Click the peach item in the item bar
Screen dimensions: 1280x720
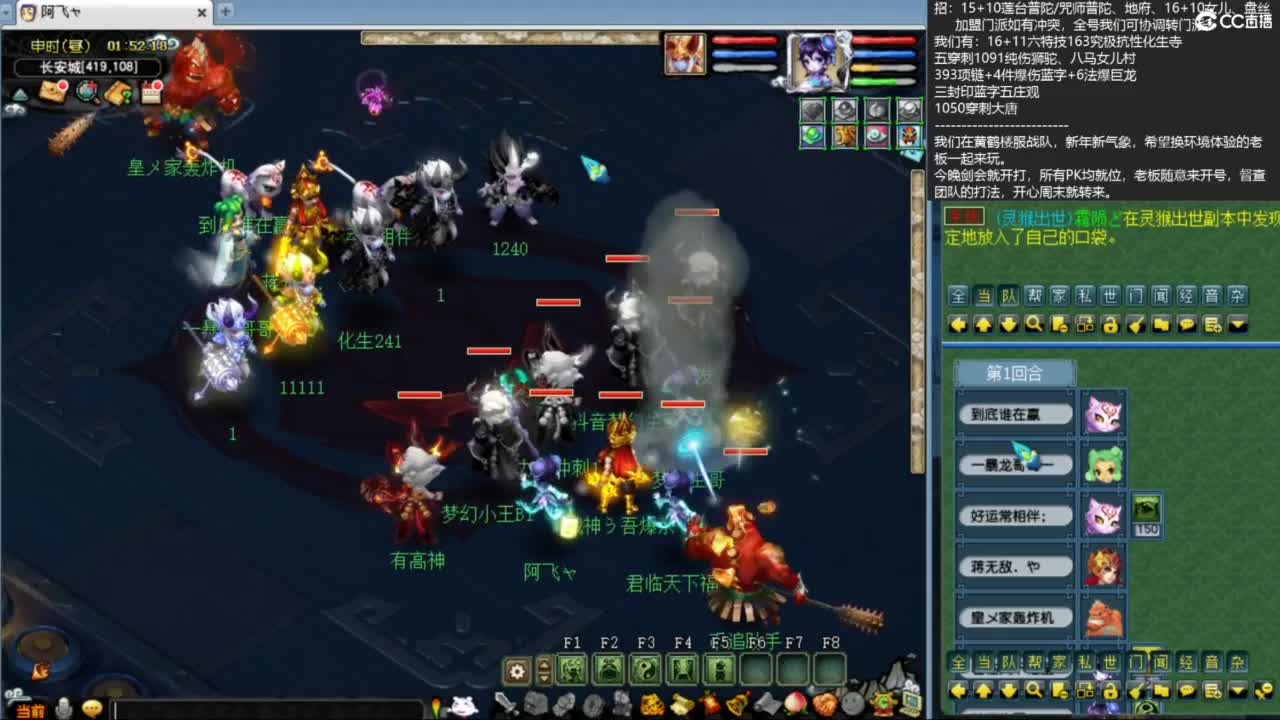click(x=795, y=703)
